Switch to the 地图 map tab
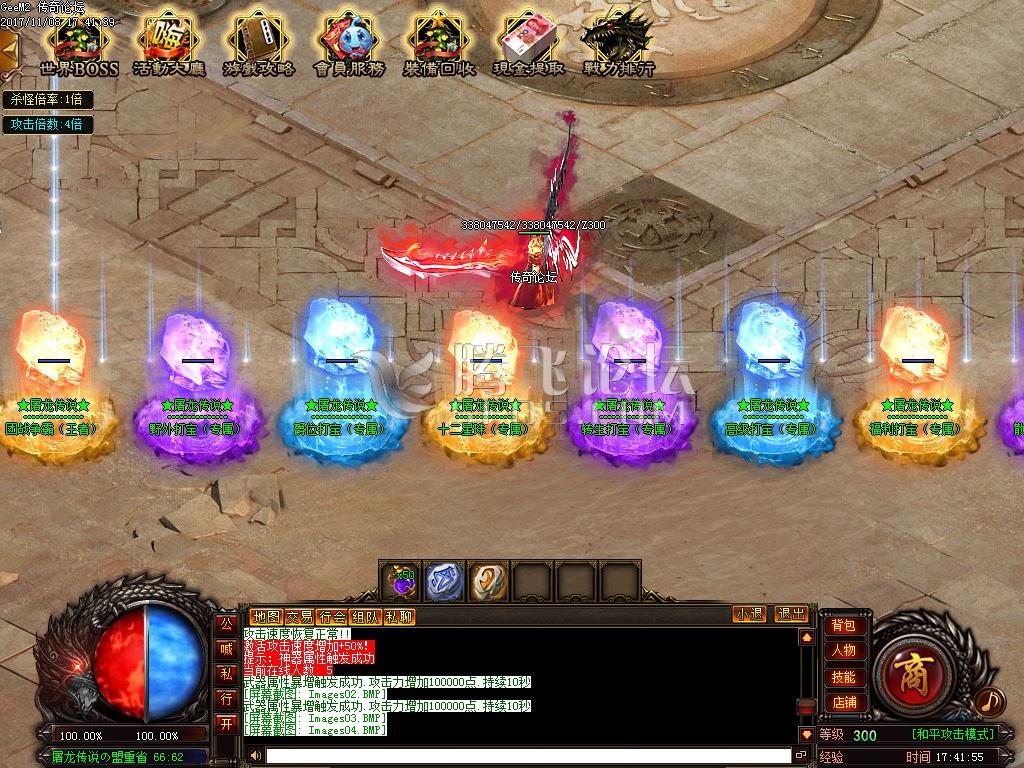 pyautogui.click(x=266, y=616)
